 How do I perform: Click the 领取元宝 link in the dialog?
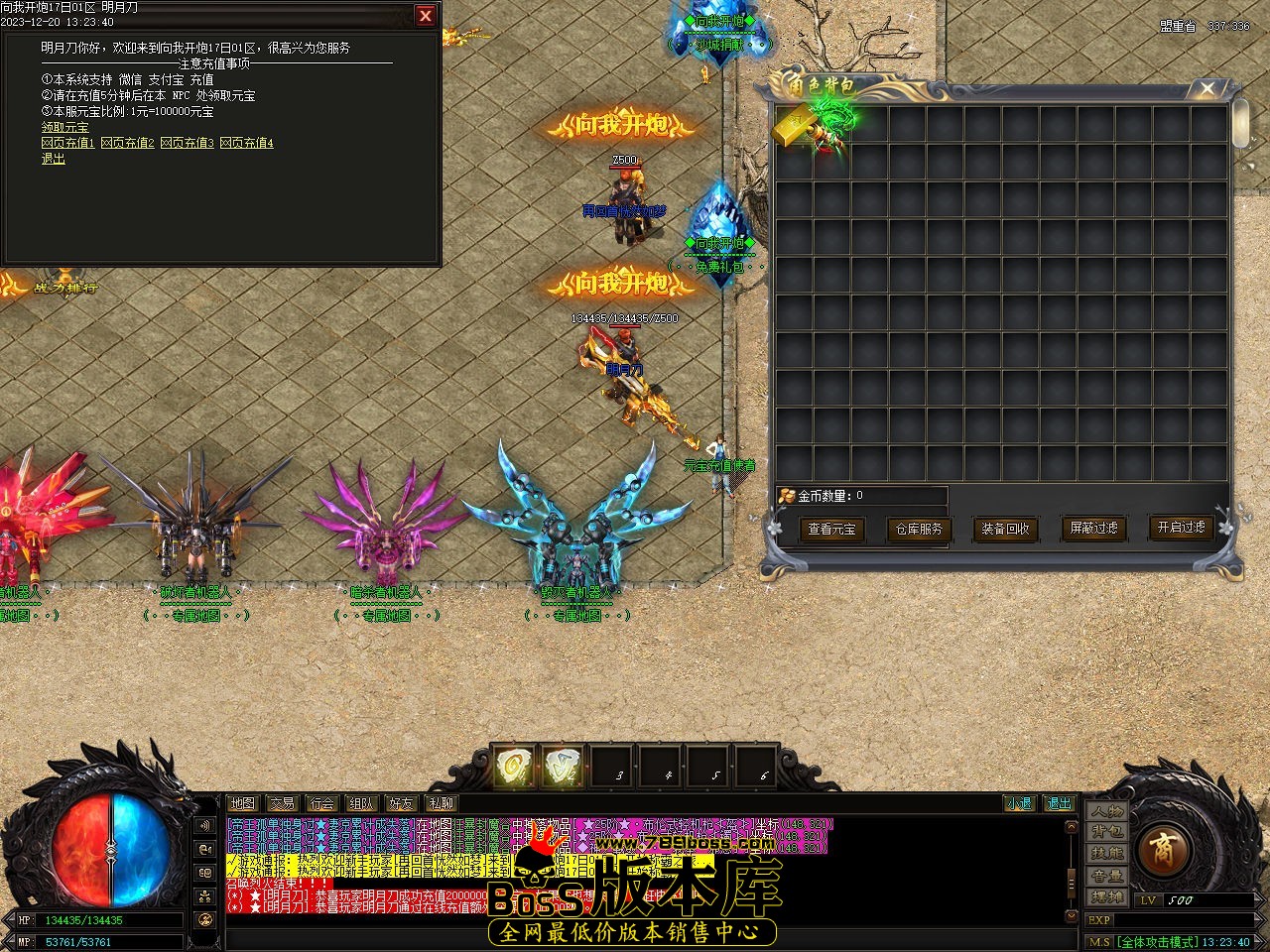(64, 127)
